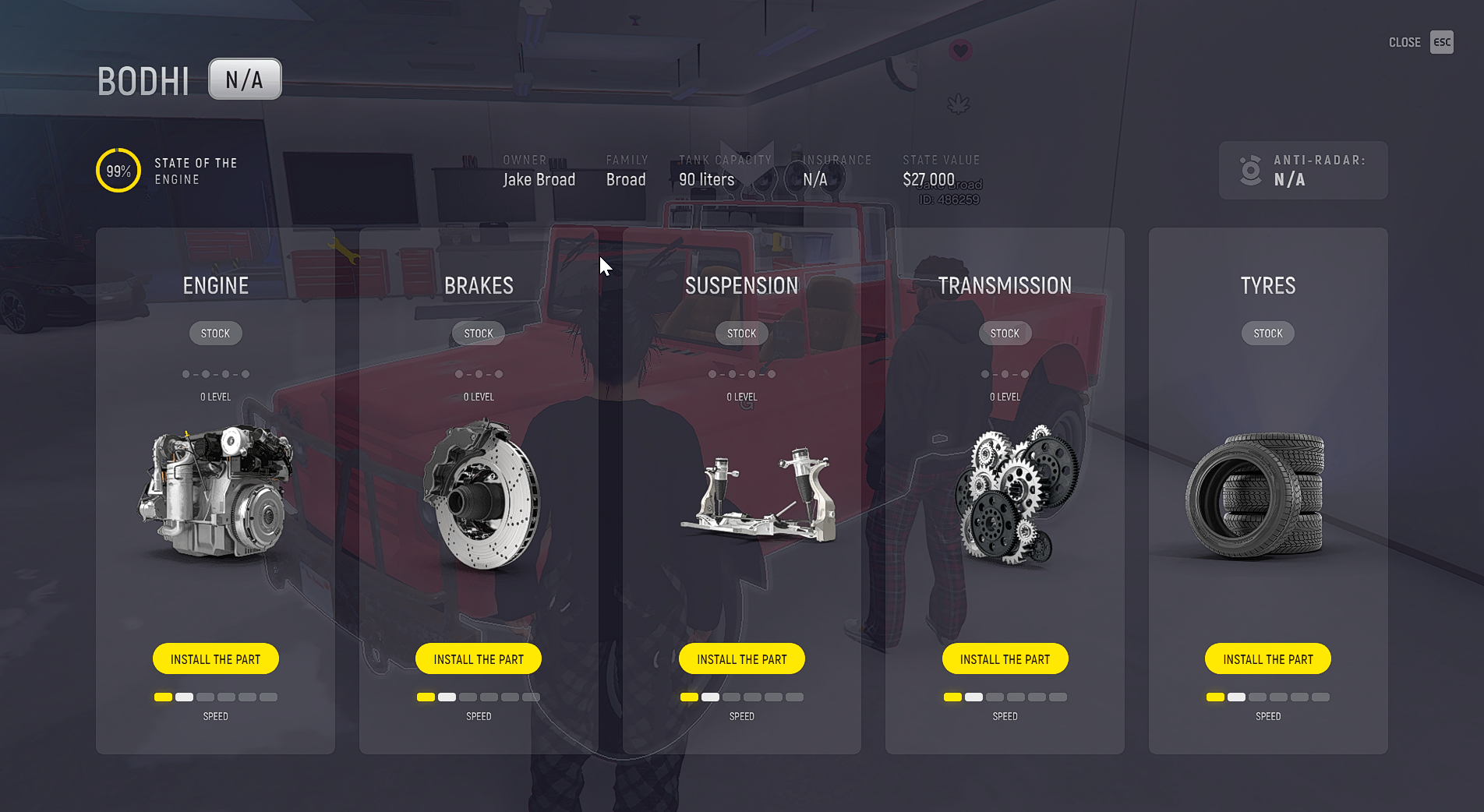This screenshot has height=812, width=1484.
Task: Close the vehicle tuning menu
Action: click(x=1441, y=42)
